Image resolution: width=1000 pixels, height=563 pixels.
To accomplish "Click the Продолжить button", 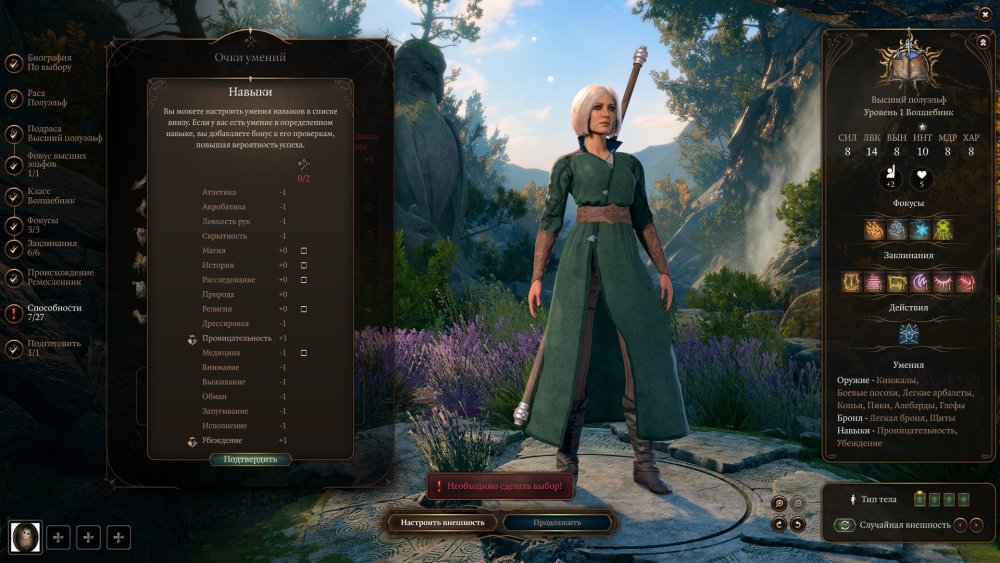I will click(557, 522).
